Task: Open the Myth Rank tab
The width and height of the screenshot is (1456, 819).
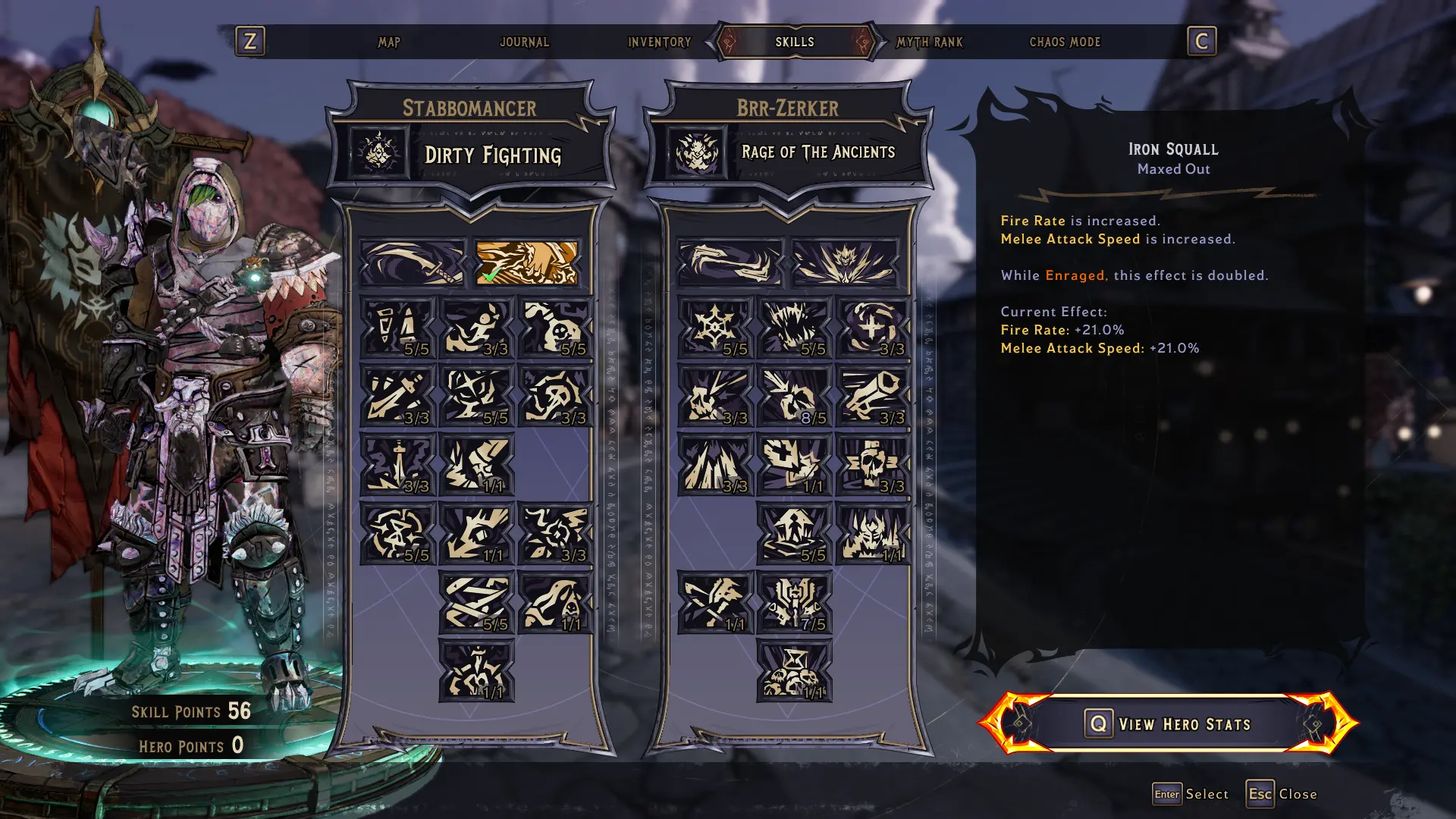Action: click(x=929, y=42)
